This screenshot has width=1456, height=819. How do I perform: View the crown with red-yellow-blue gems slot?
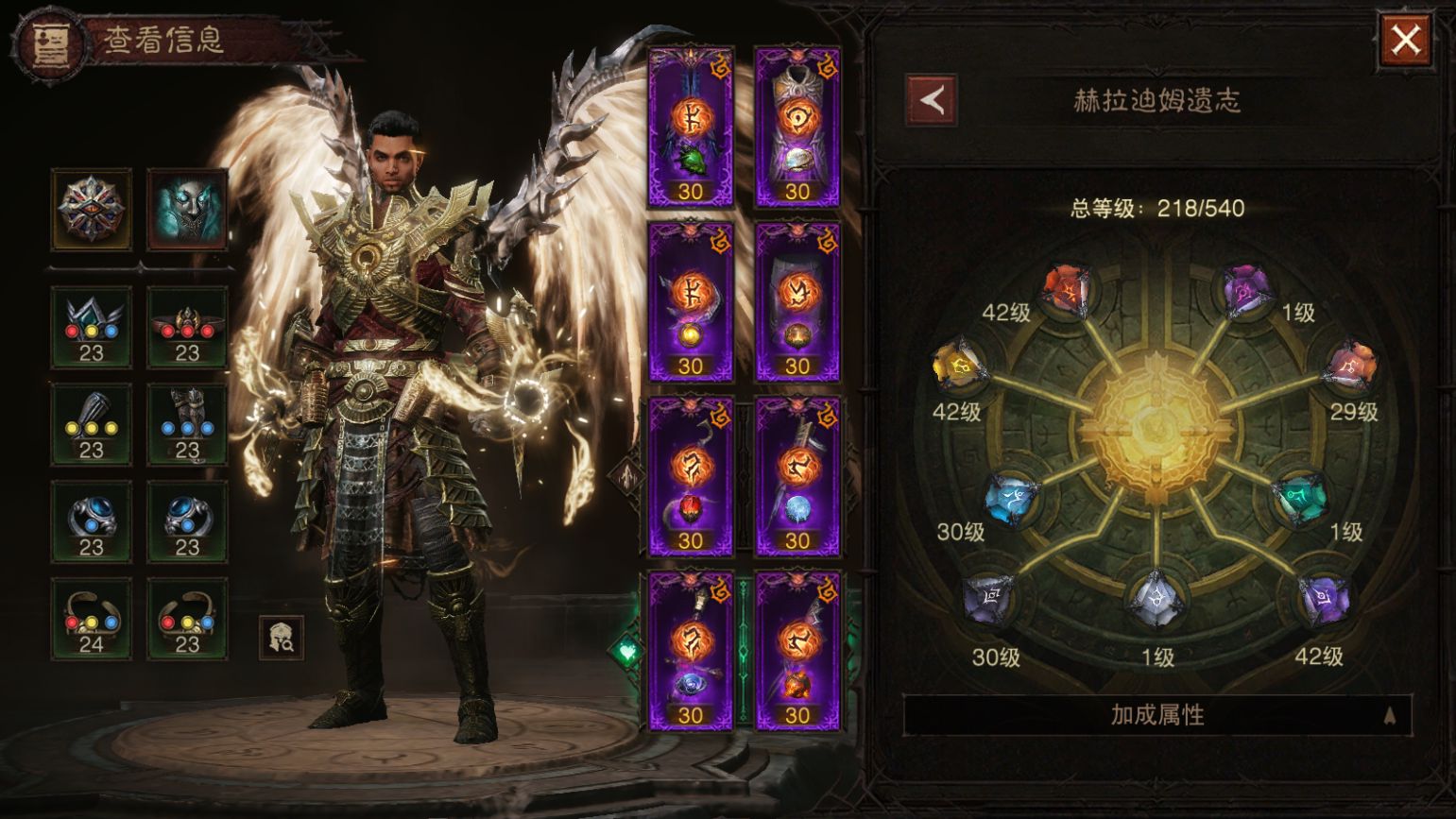tap(92, 327)
